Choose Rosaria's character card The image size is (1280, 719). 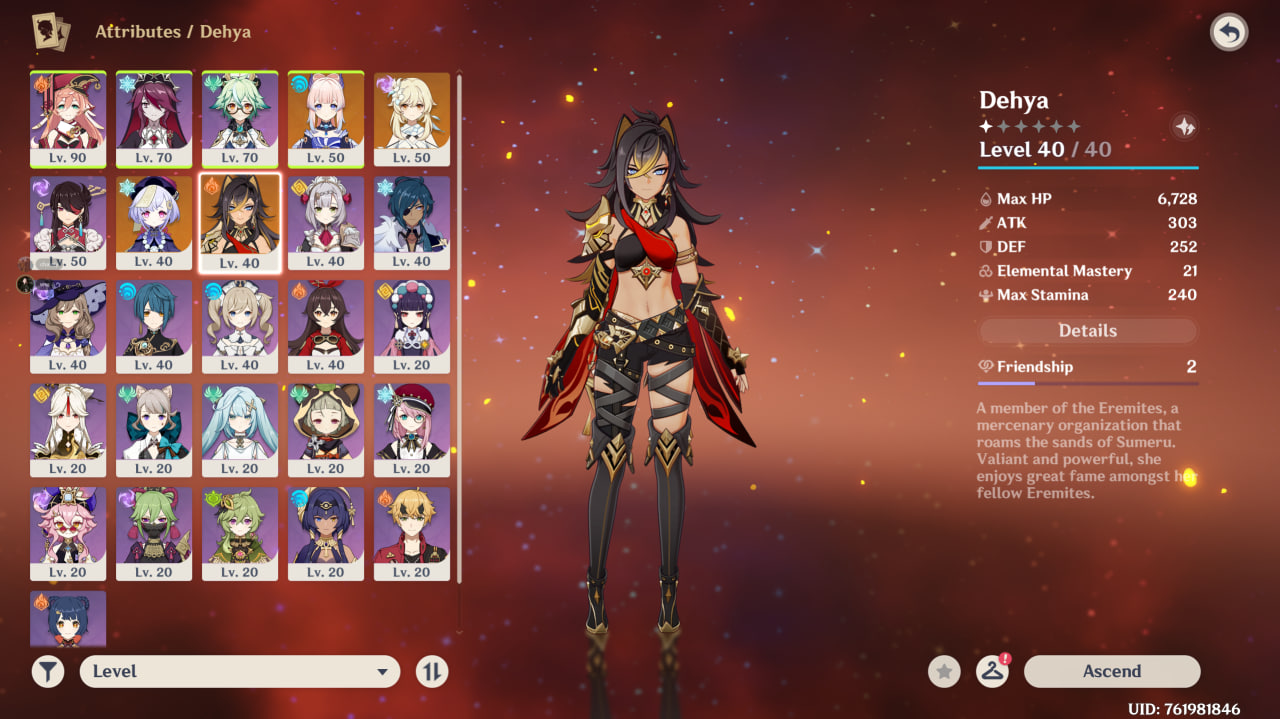coord(154,118)
